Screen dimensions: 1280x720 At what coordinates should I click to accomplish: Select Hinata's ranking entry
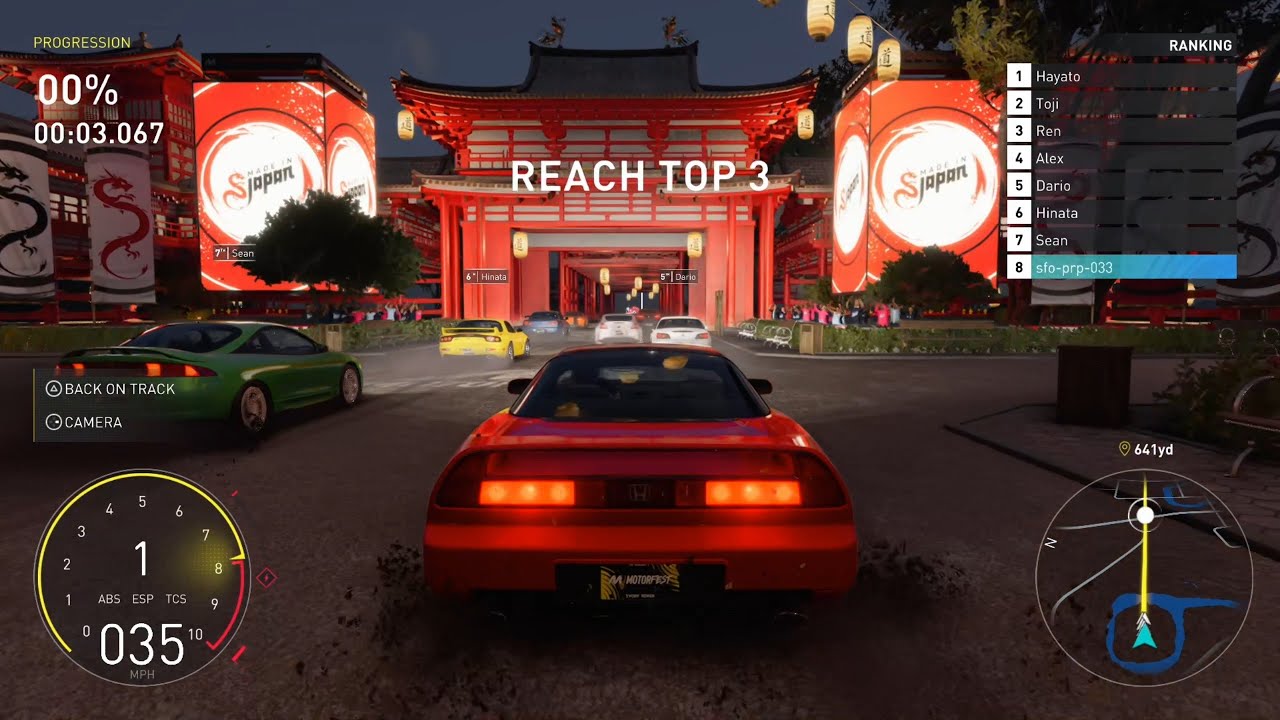pos(1121,213)
